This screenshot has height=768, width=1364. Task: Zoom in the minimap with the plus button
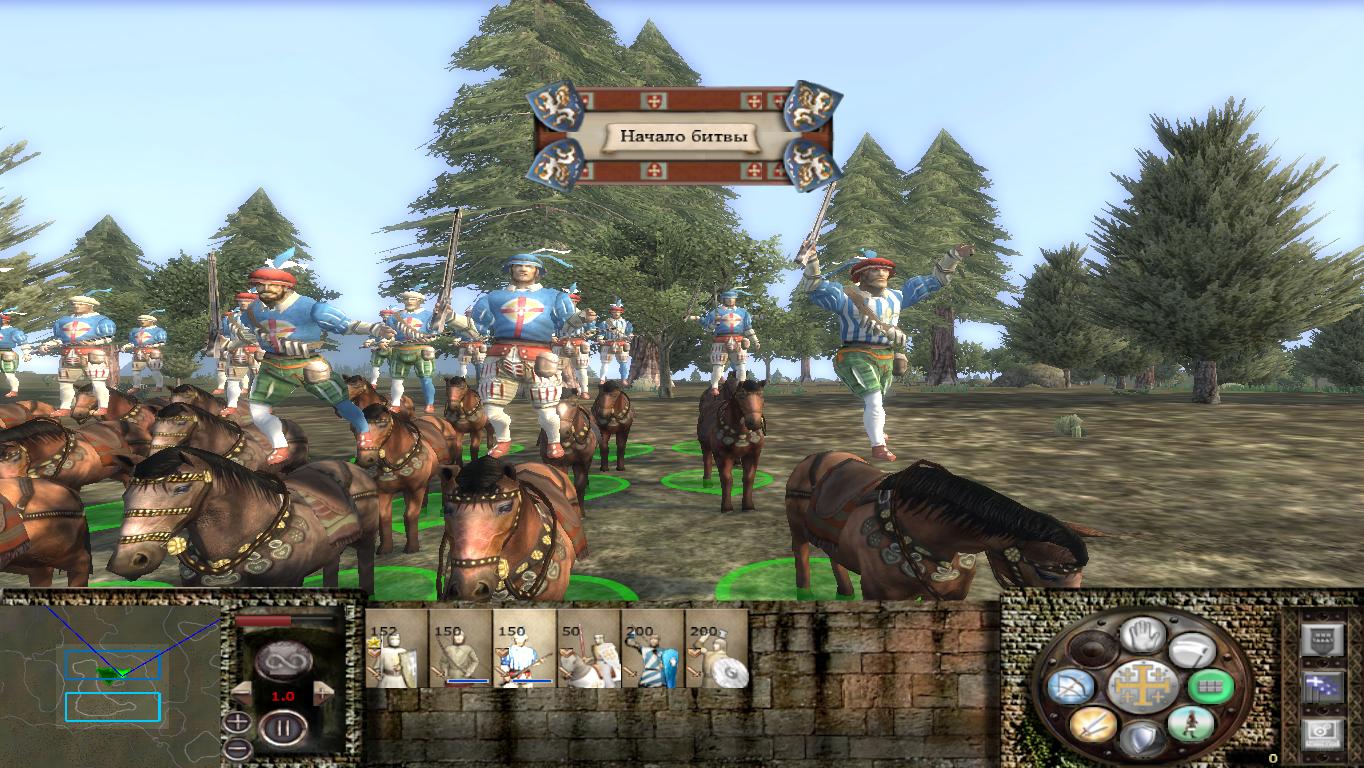pyautogui.click(x=237, y=722)
